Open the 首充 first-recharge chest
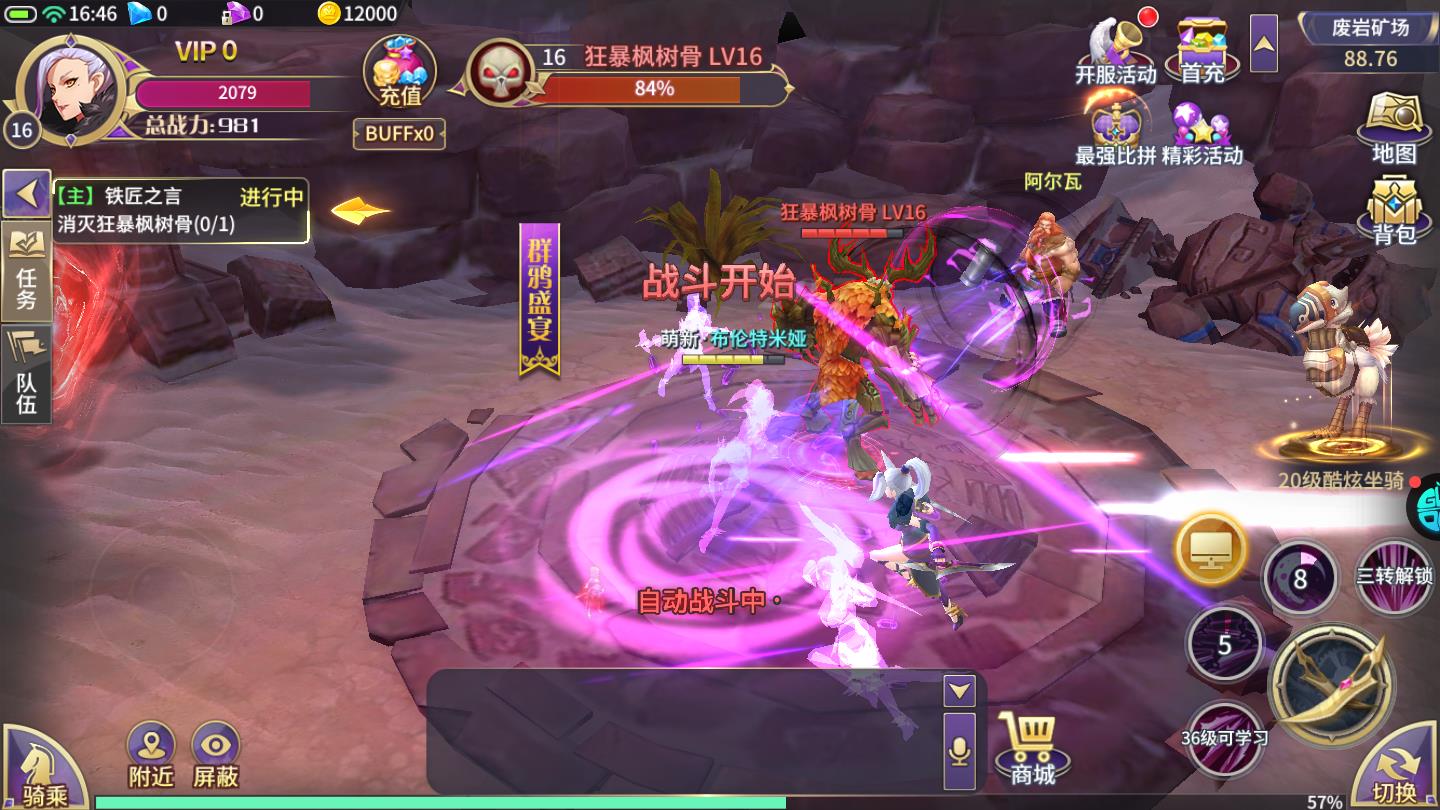1440x810 pixels. click(x=1202, y=50)
